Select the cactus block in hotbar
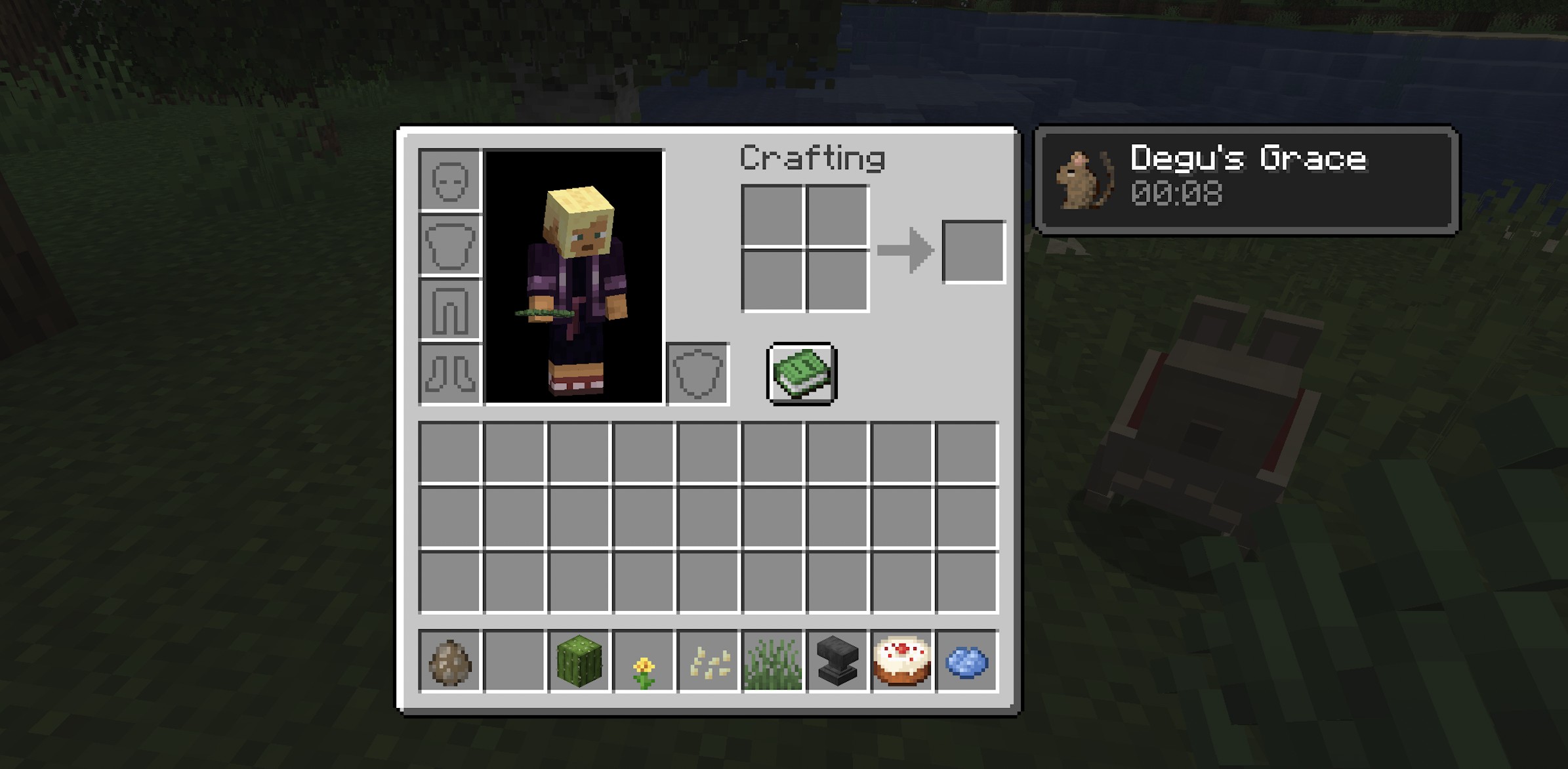This screenshot has width=1568, height=769. pos(579,661)
